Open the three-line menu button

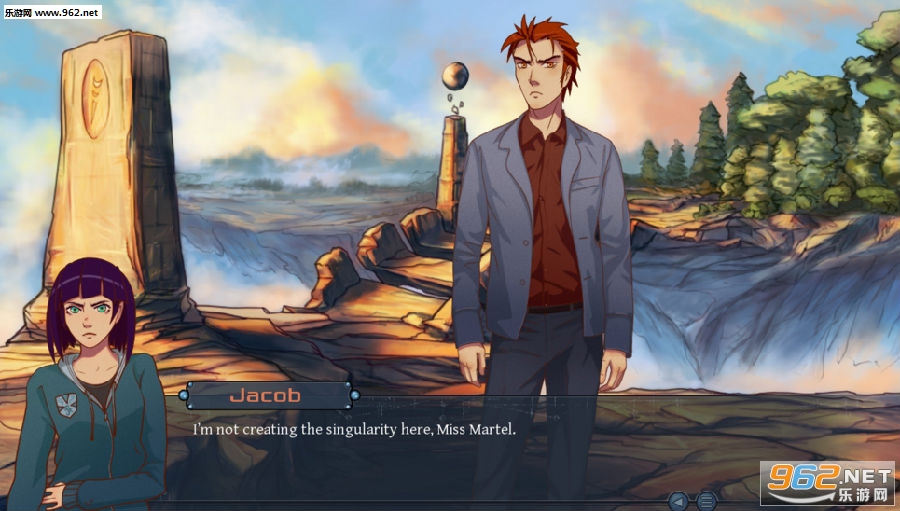(706, 500)
